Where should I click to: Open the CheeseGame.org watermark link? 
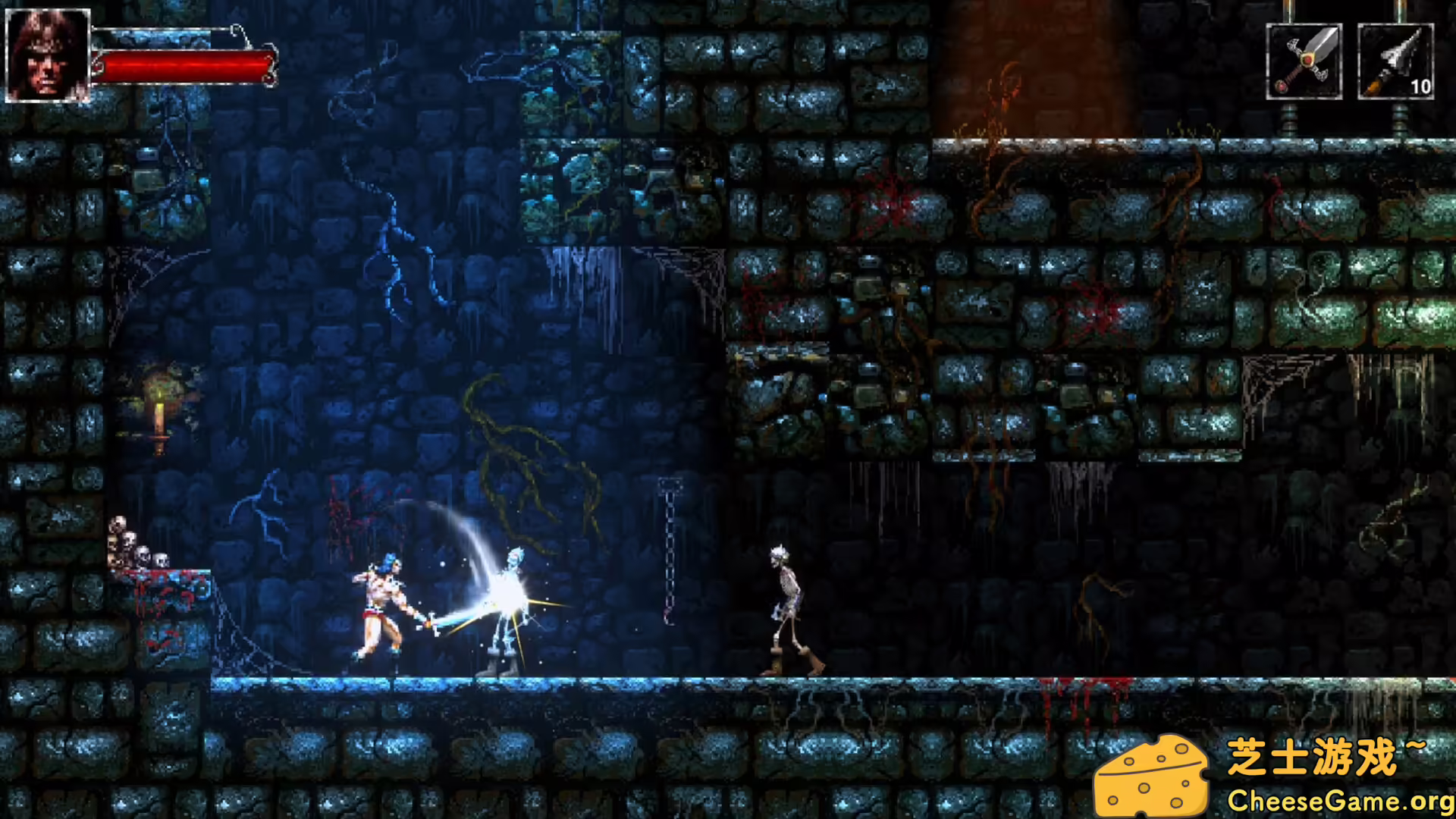pyautogui.click(x=1340, y=800)
